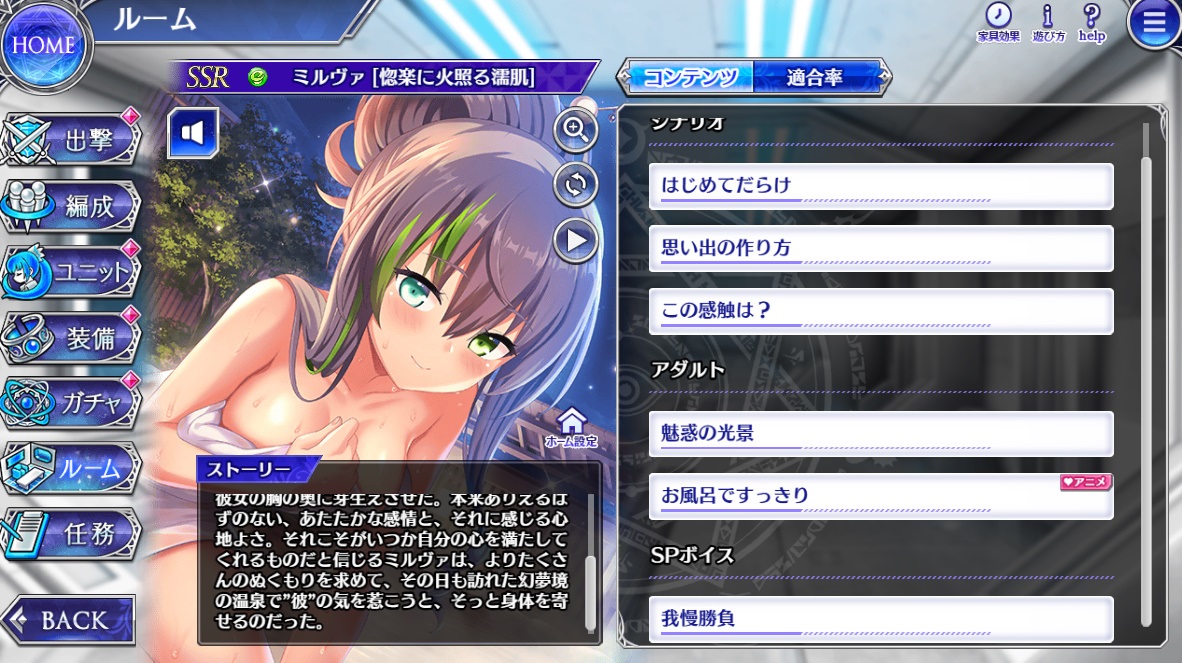Click the BACK button
The height and width of the screenshot is (663, 1182).
pos(68,620)
